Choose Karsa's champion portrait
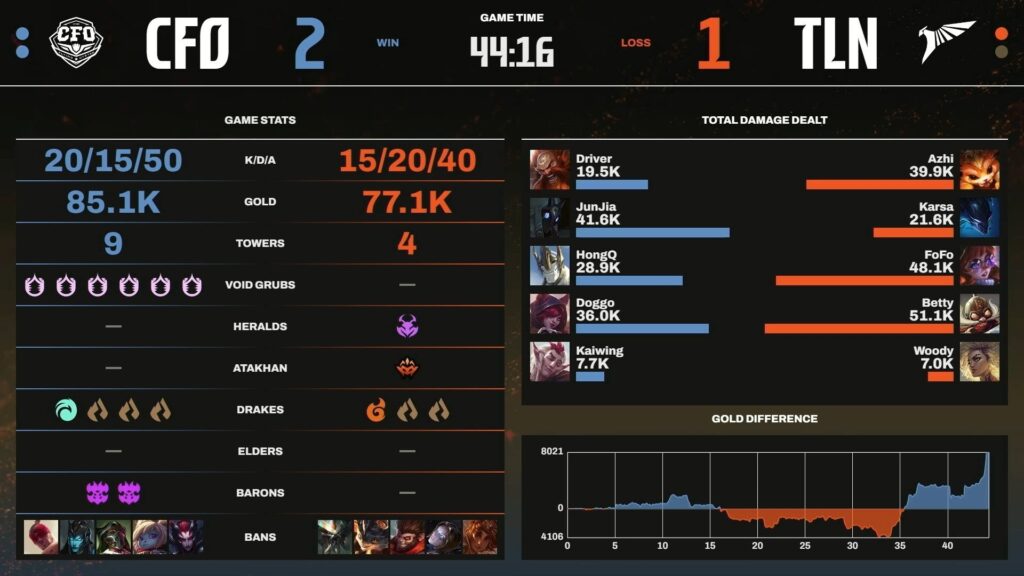This screenshot has width=1024, height=576. 979,217
